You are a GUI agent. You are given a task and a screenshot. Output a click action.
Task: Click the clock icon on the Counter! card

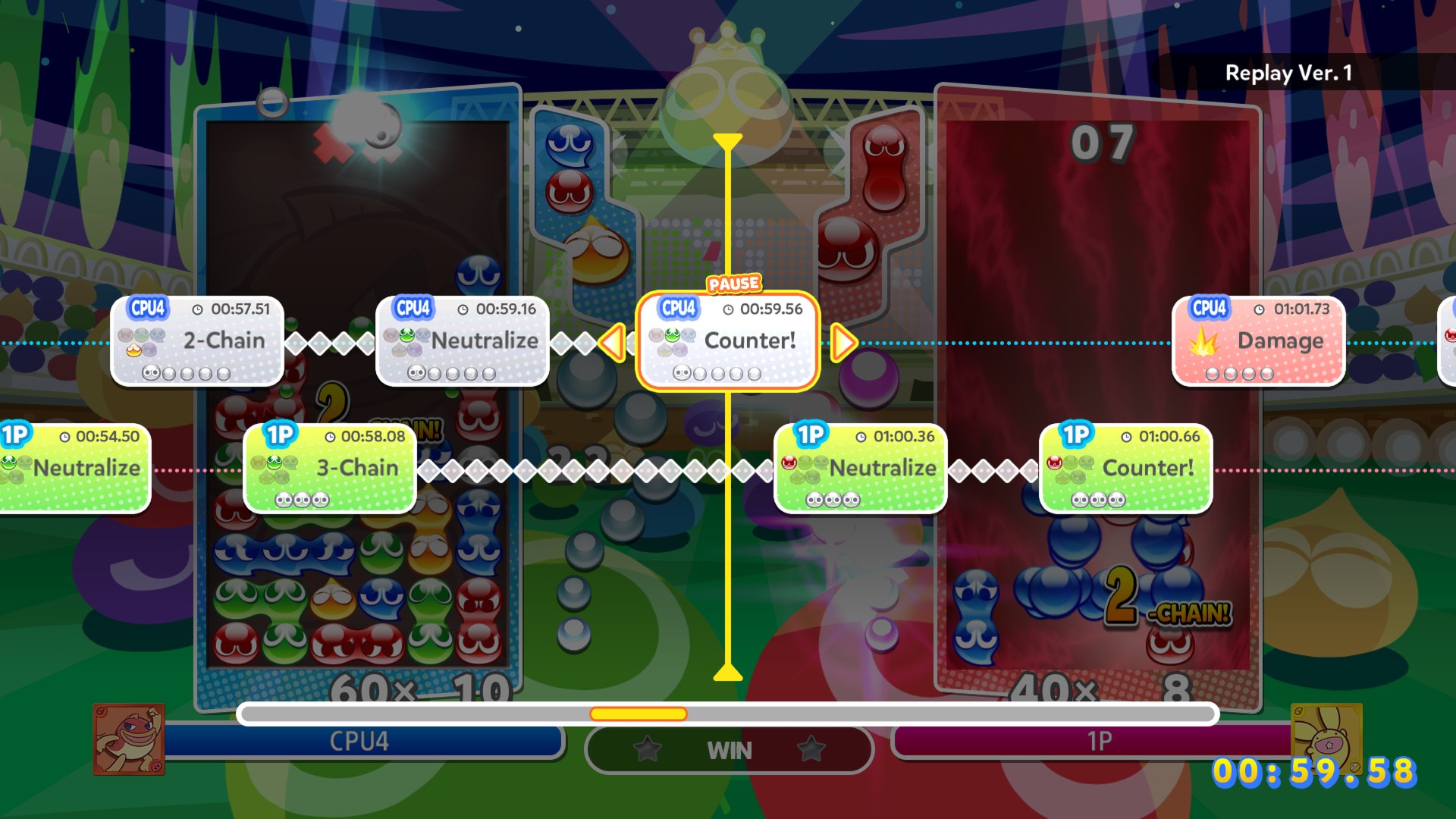[x=730, y=309]
